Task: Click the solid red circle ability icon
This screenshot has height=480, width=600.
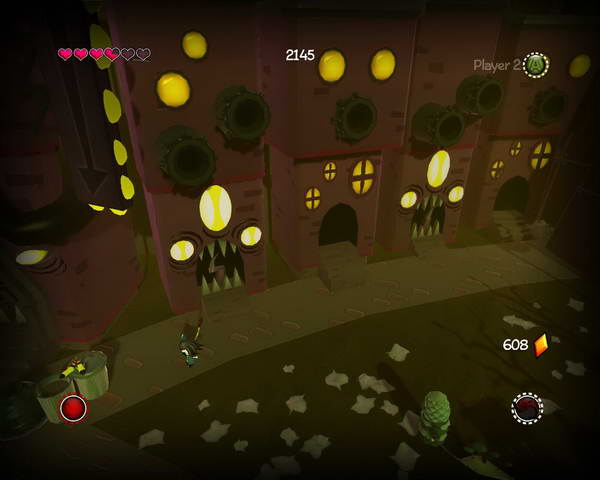Action: coord(73,407)
